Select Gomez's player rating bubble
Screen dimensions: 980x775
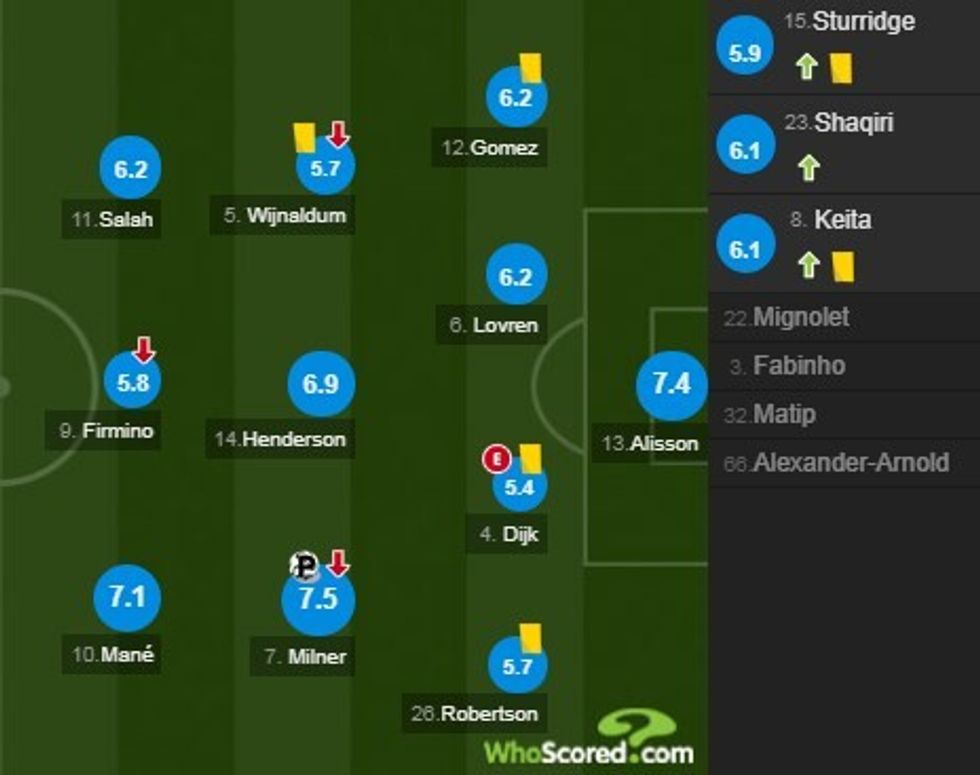tap(516, 98)
